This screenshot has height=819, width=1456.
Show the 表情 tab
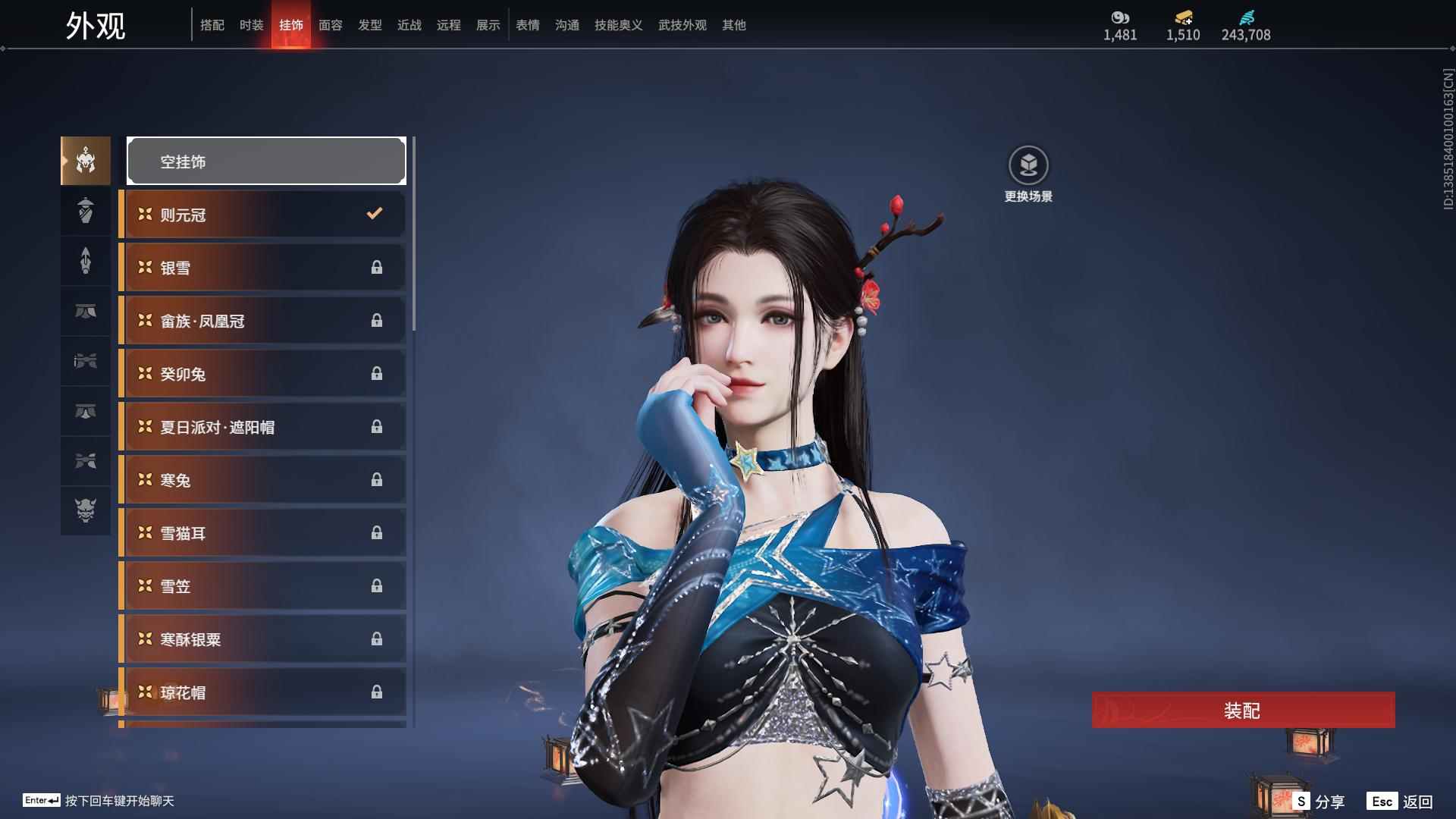527,25
